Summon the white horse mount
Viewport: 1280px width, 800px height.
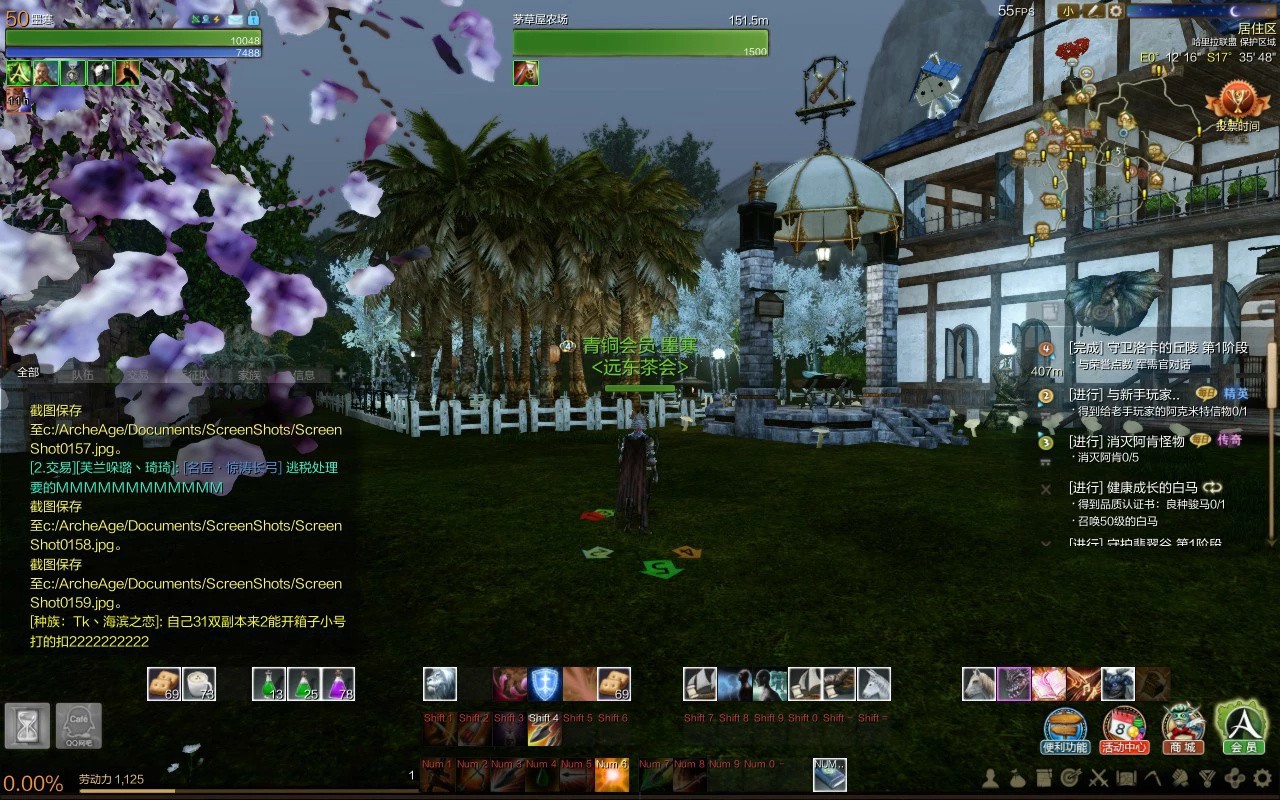coord(979,684)
